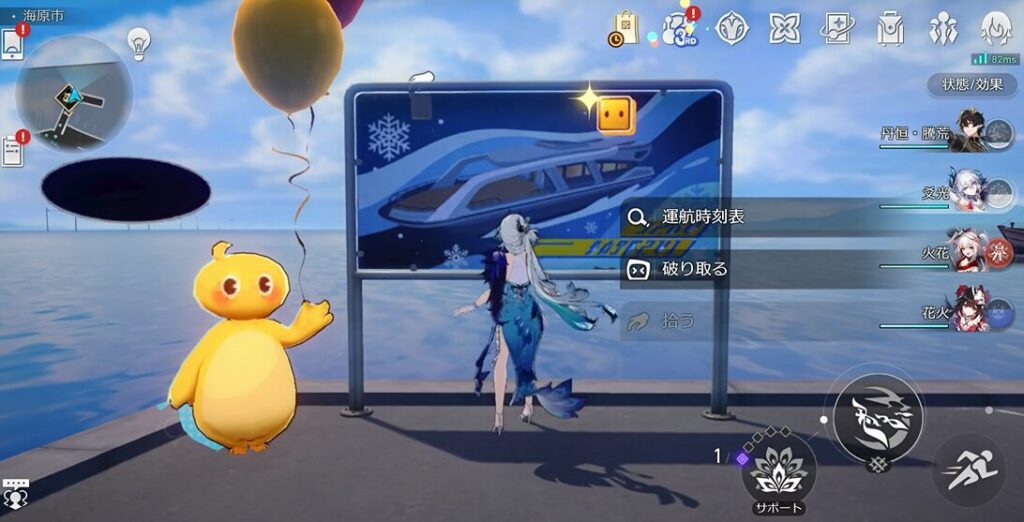Screen dimensions: 1024x522
Task: Open the event icon with 3RD badge
Action: [x=681, y=28]
